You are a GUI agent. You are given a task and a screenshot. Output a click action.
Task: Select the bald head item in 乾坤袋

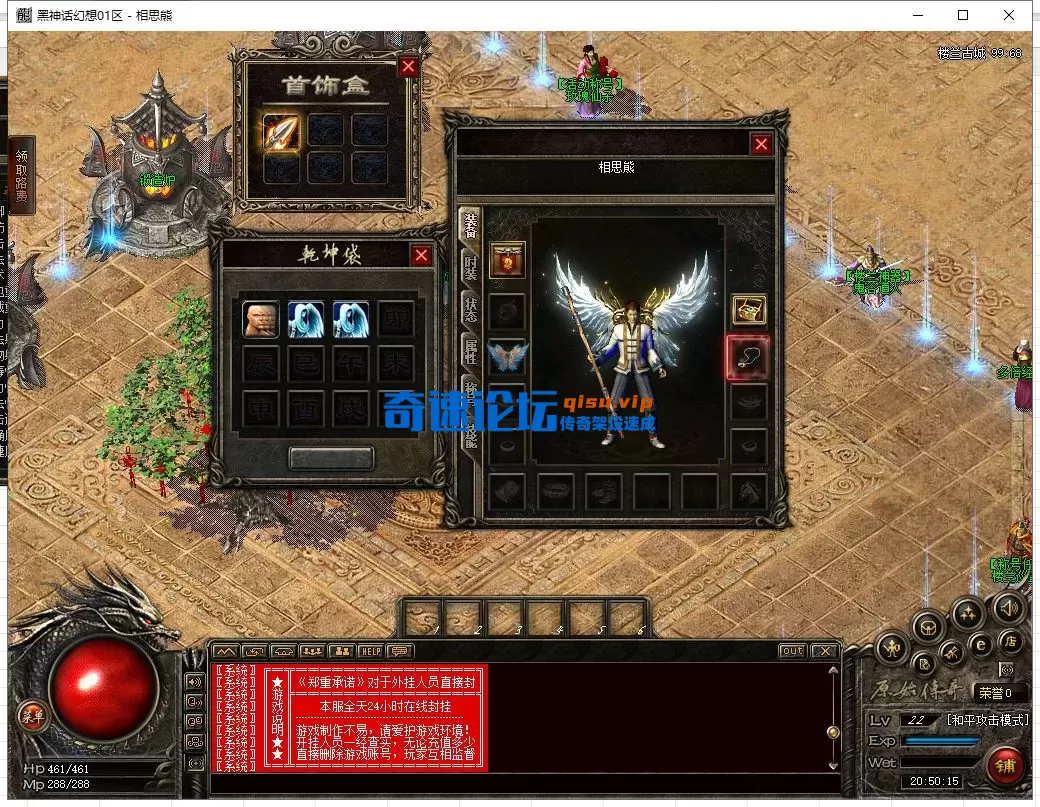tap(260, 319)
